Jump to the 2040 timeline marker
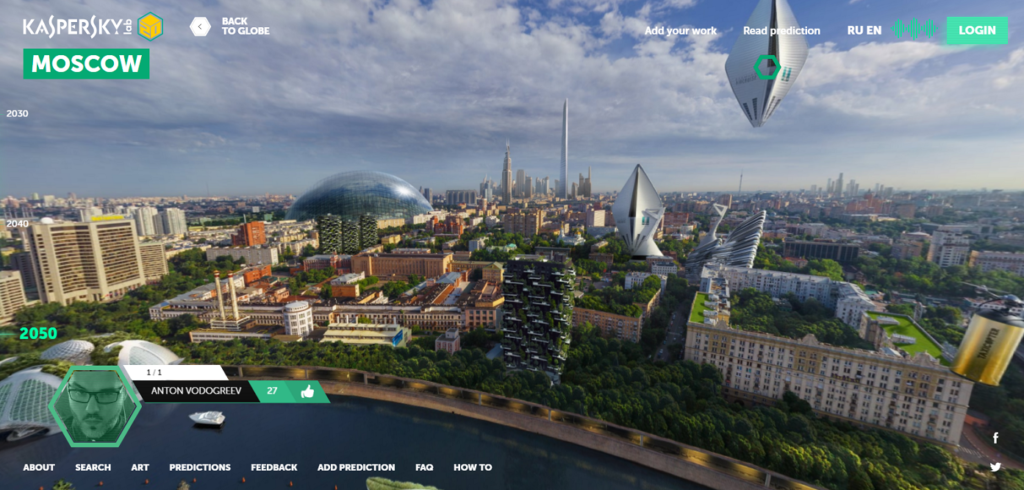This screenshot has height=490, width=1024. click(17, 224)
